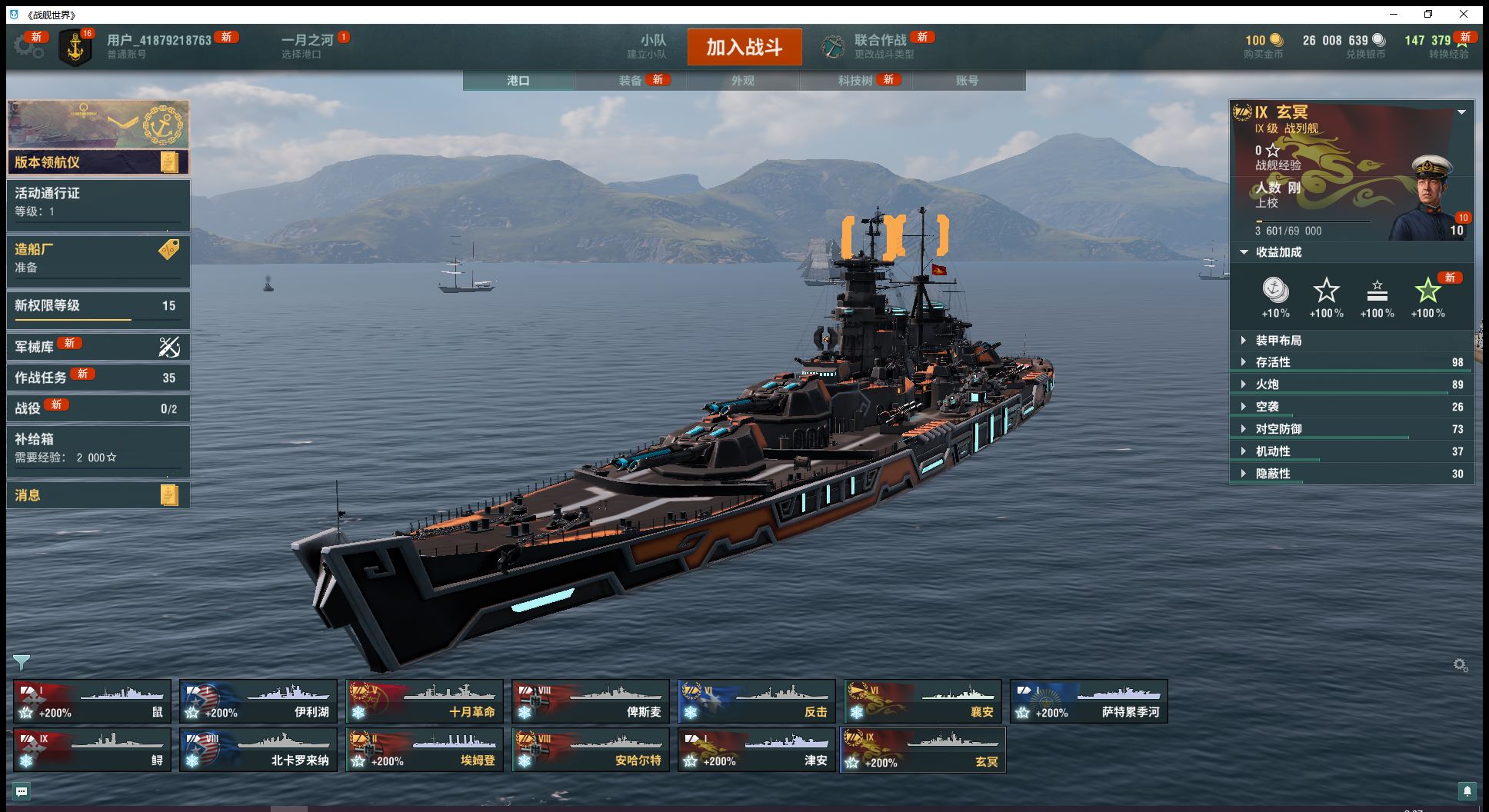
Task: Switch to the 装备 tab
Action: click(631, 81)
